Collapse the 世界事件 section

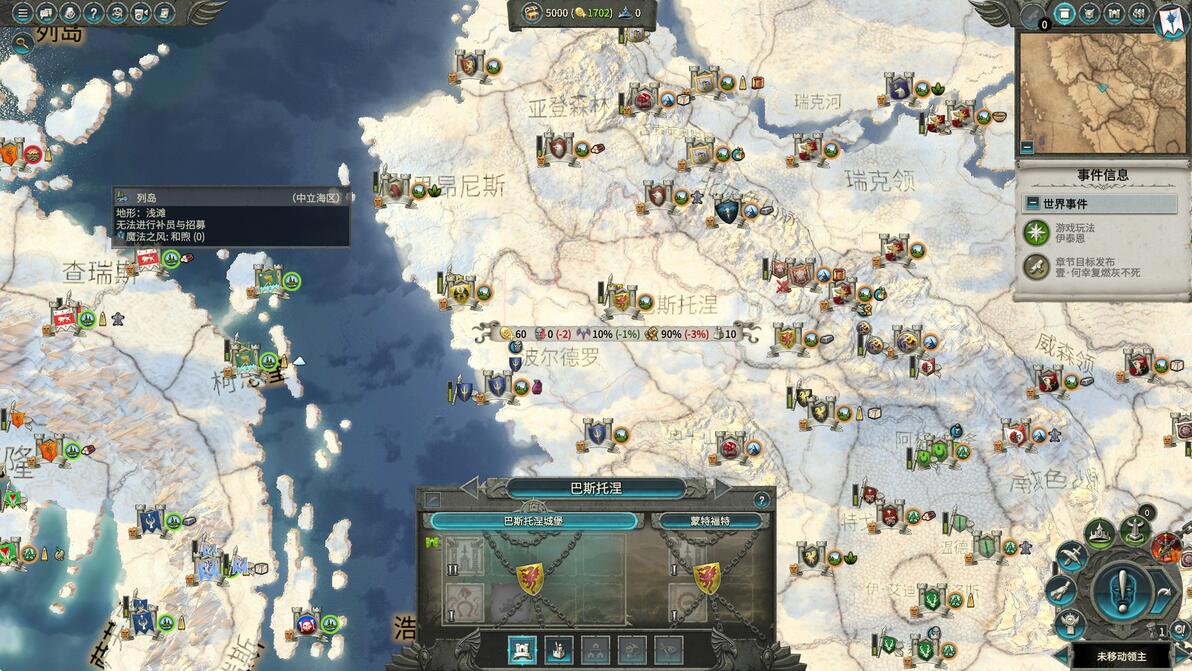pos(1033,203)
